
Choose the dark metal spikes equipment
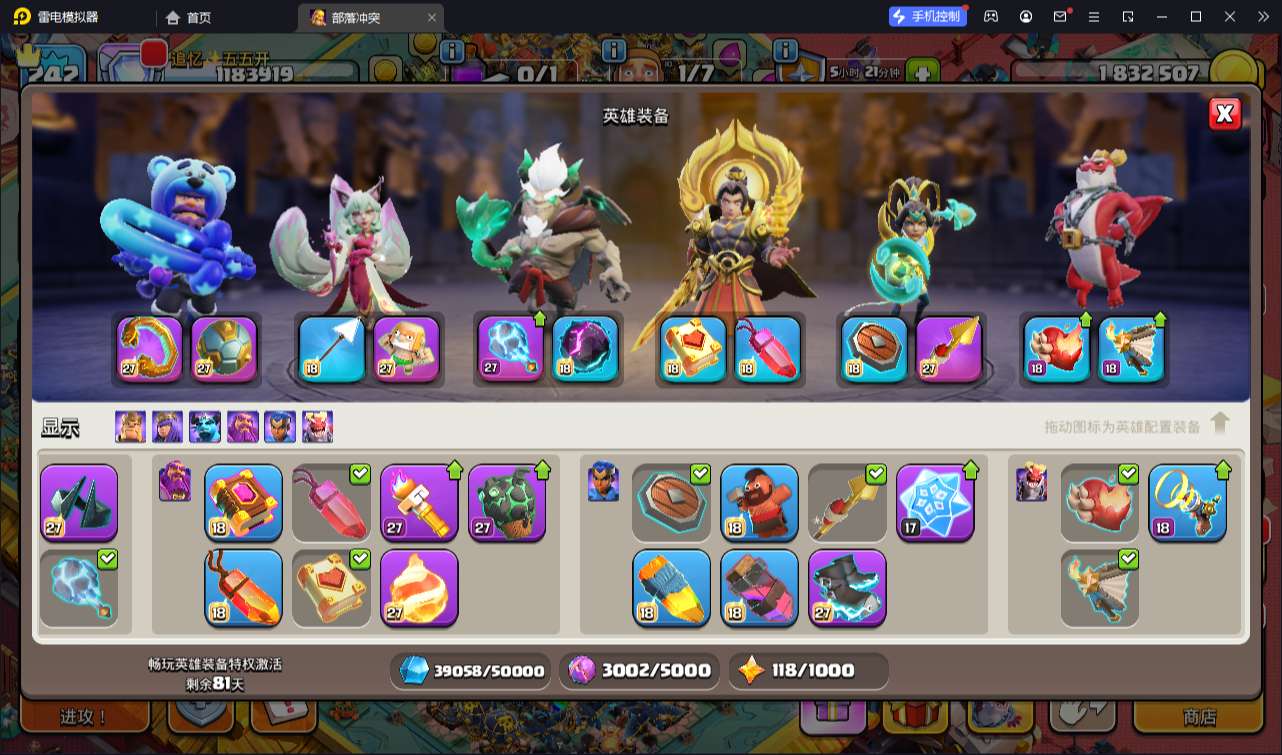[79, 502]
